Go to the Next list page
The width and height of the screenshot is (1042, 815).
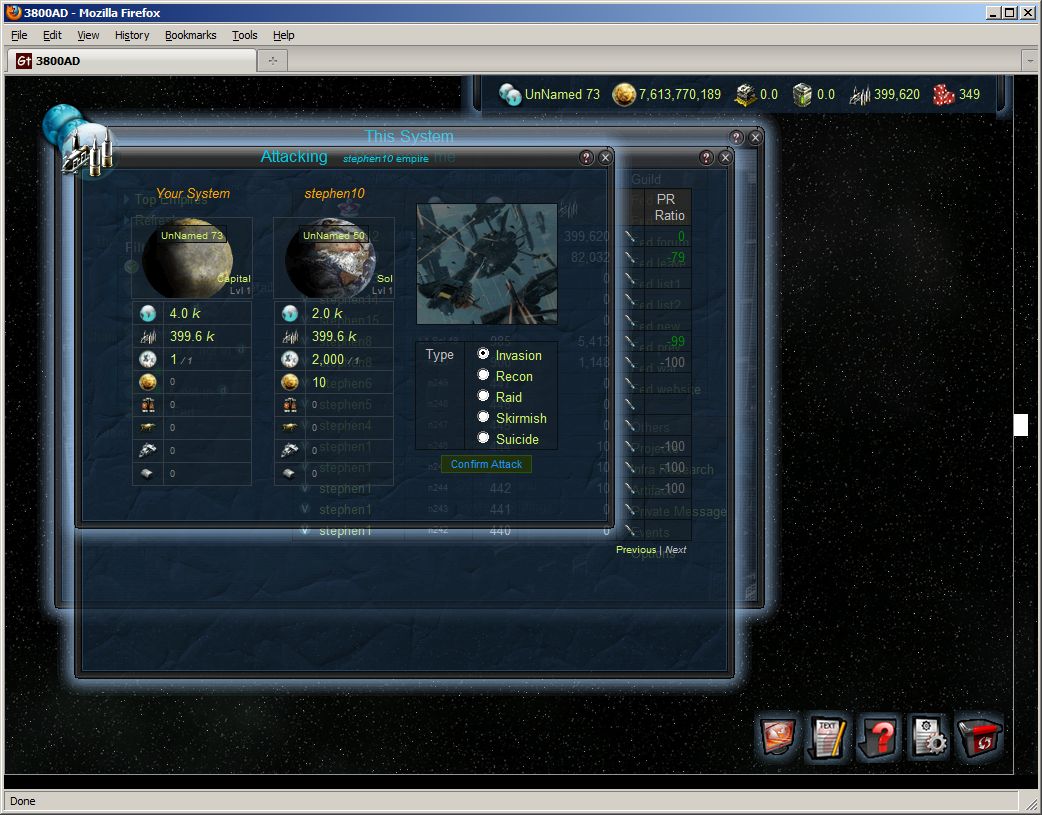(x=676, y=550)
